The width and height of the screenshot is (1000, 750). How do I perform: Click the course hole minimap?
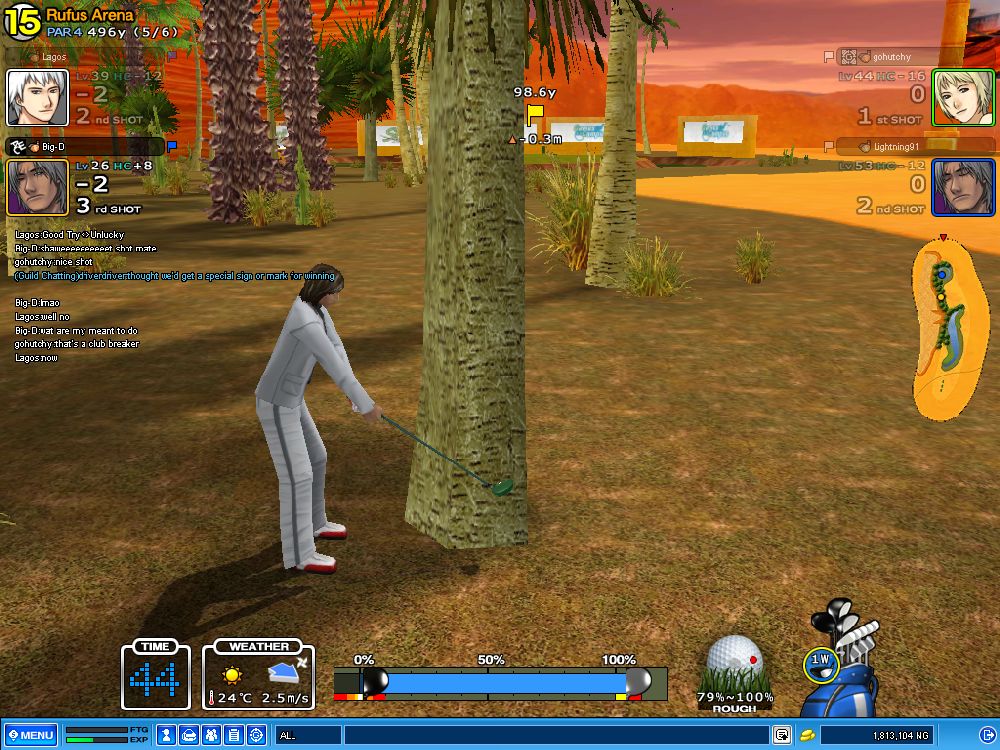pyautogui.click(x=950, y=330)
